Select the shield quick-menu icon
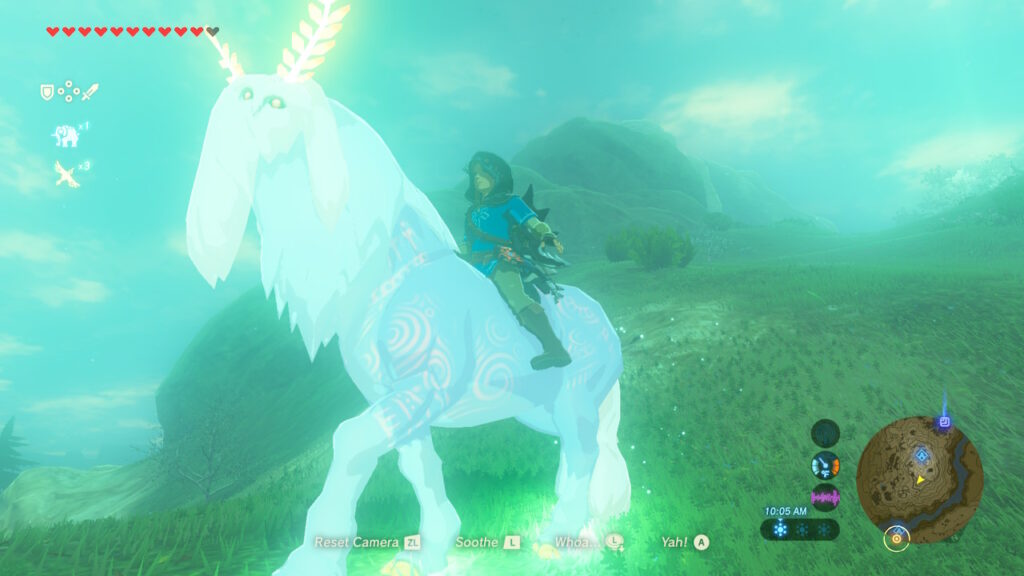Viewport: 1024px width, 576px height. point(46,93)
